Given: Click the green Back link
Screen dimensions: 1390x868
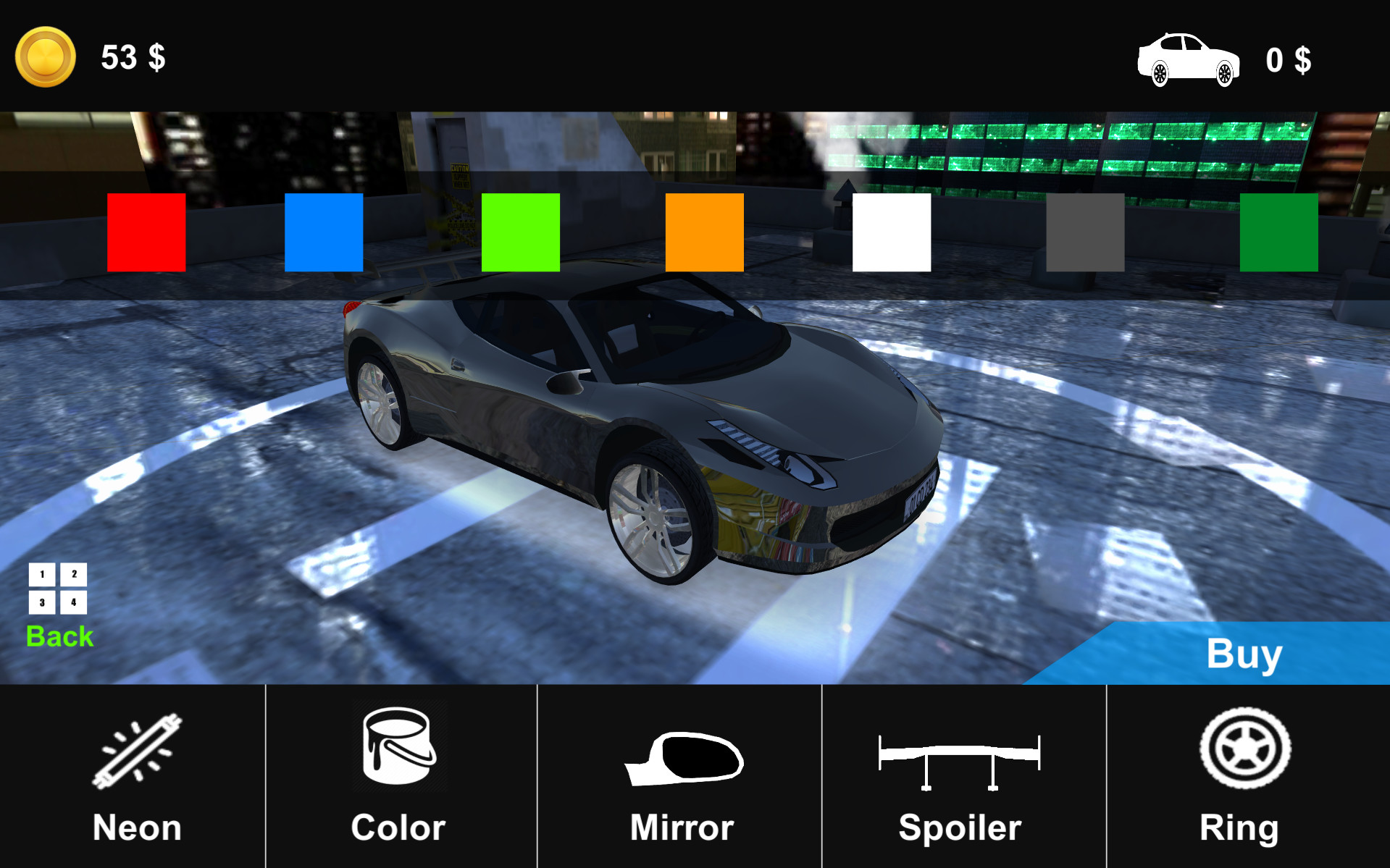Looking at the screenshot, I should coord(59,636).
